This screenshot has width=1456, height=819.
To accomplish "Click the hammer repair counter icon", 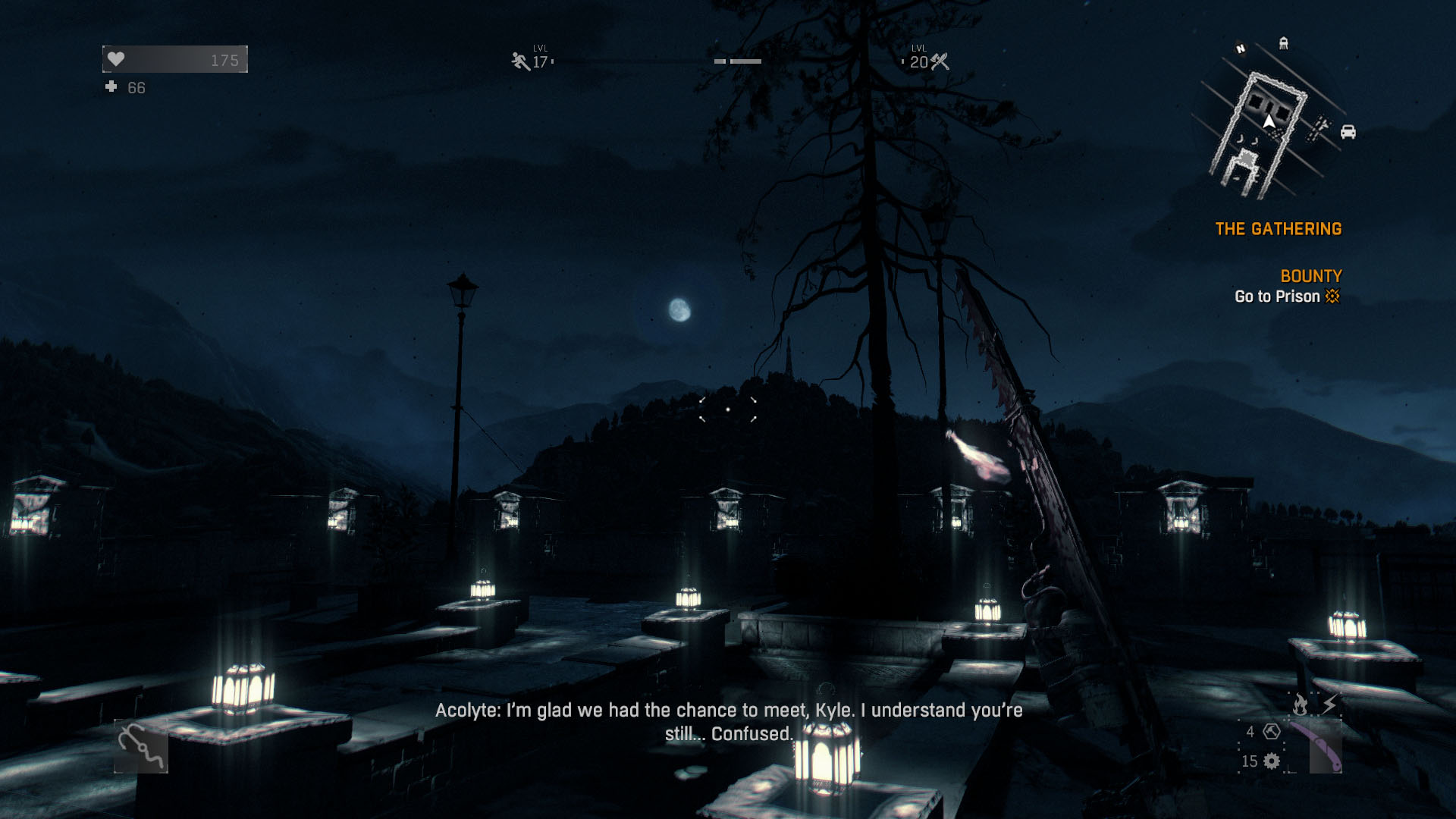I will click(x=1272, y=732).
